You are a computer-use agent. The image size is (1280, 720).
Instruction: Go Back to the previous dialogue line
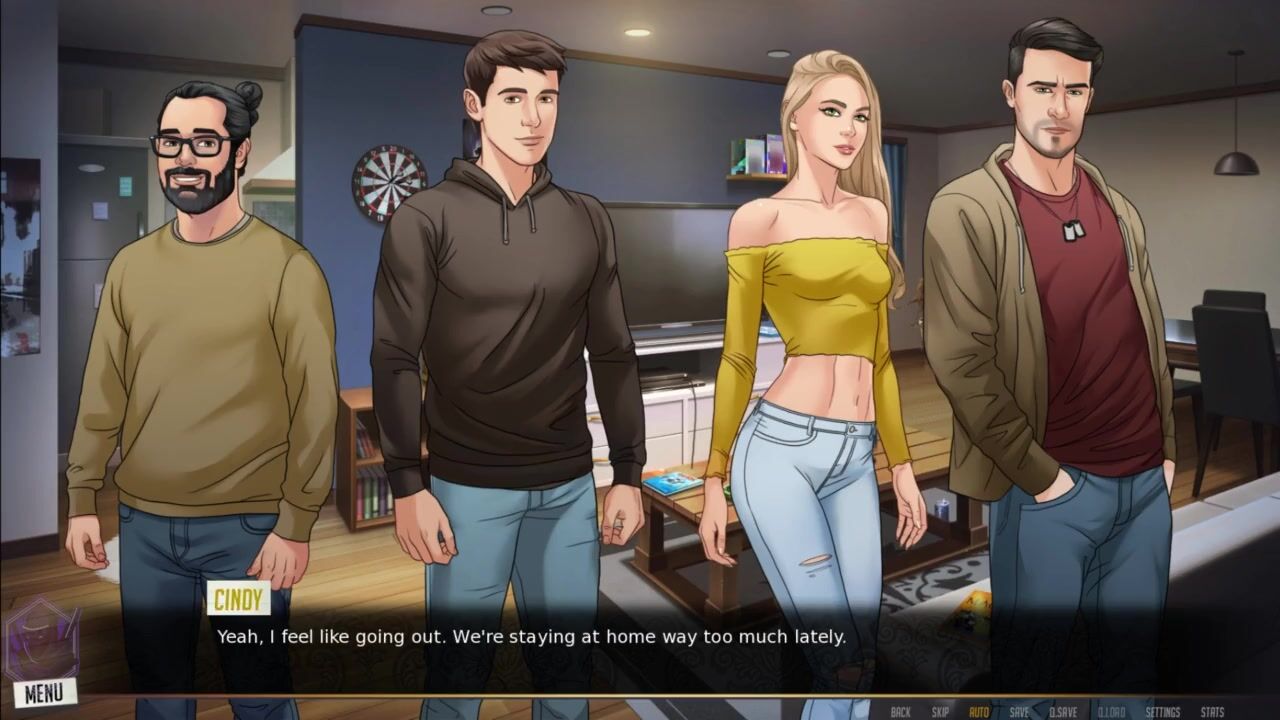[x=900, y=712]
